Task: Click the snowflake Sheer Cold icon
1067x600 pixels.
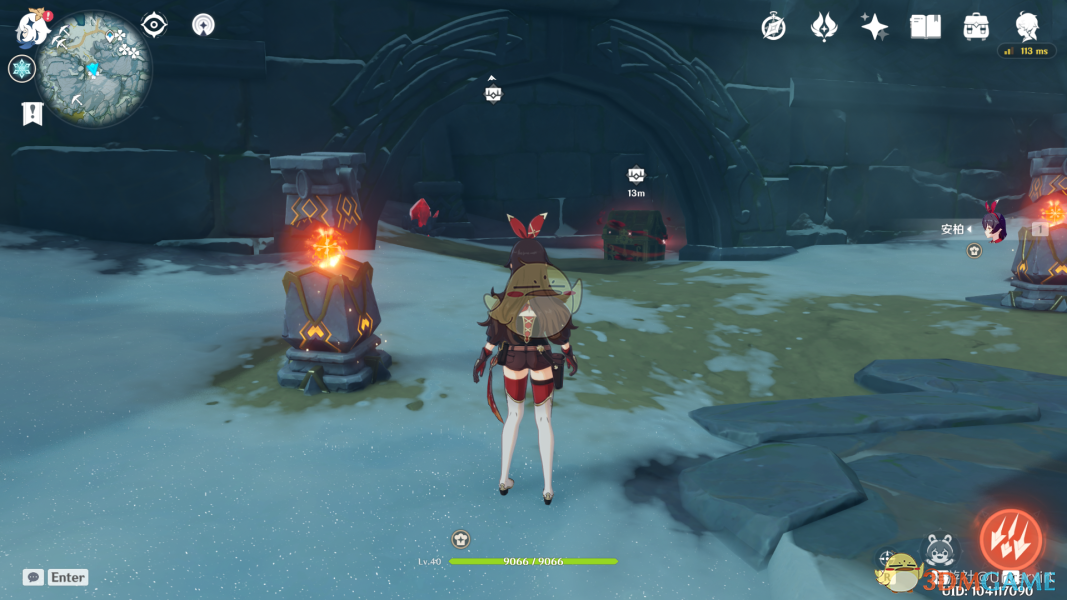Action: pyautogui.click(x=21, y=69)
